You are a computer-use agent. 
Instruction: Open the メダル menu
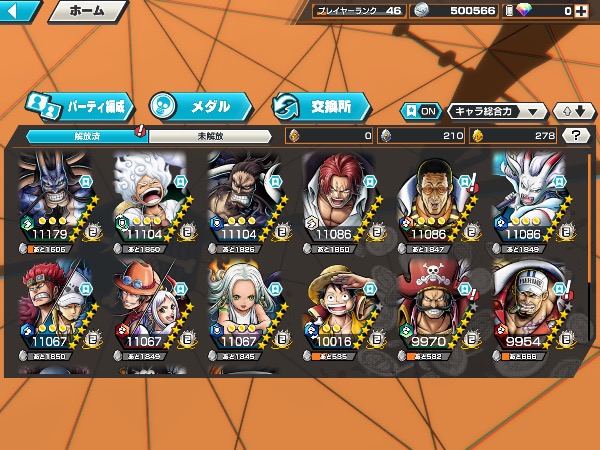tap(200, 105)
